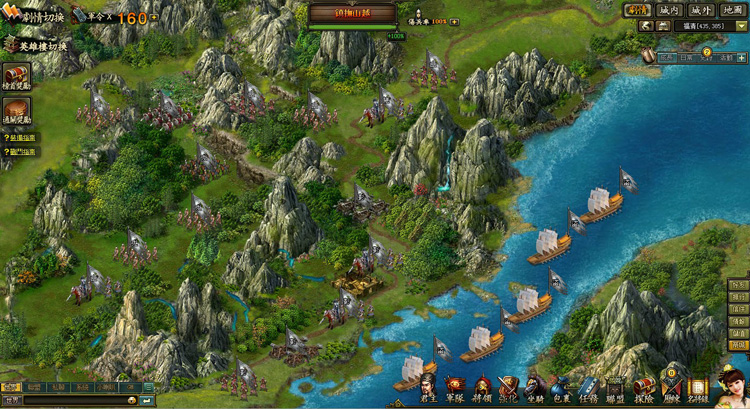The height and width of the screenshot is (409, 750).
Task: Switch to the 城內 inner city view
Action: [x=669, y=10]
